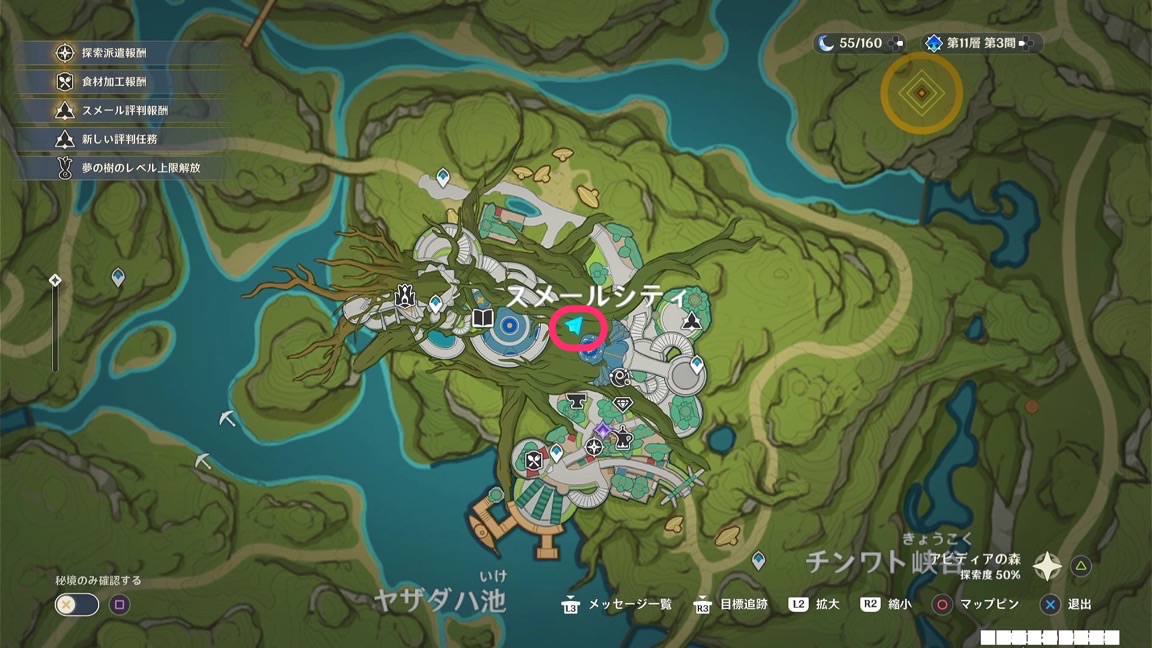Choose the 新しい評判任務 new reputation quest entry

(120, 139)
